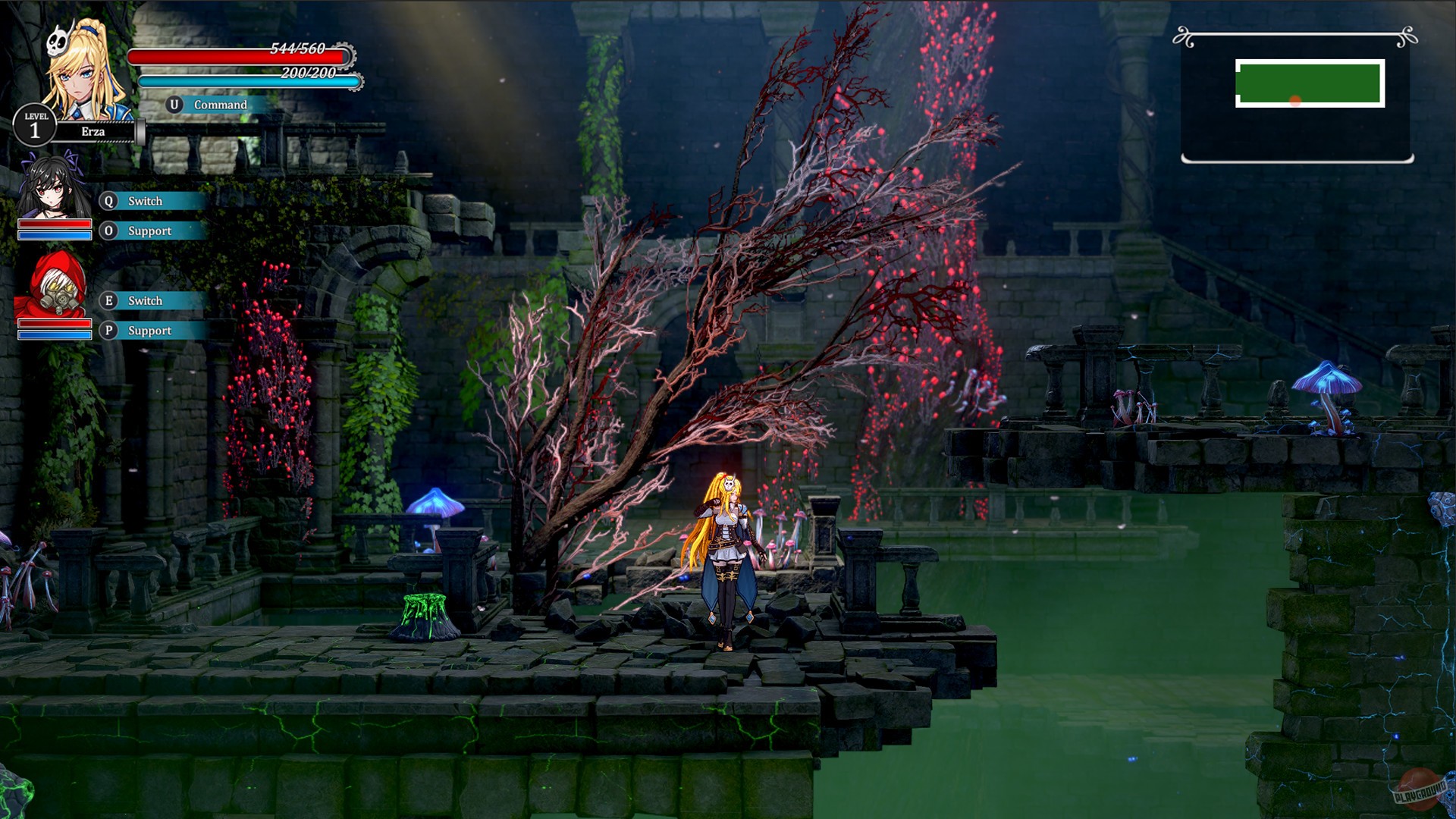1456x819 pixels.
Task: Enable Support for the black-haired ally
Action: [149, 231]
